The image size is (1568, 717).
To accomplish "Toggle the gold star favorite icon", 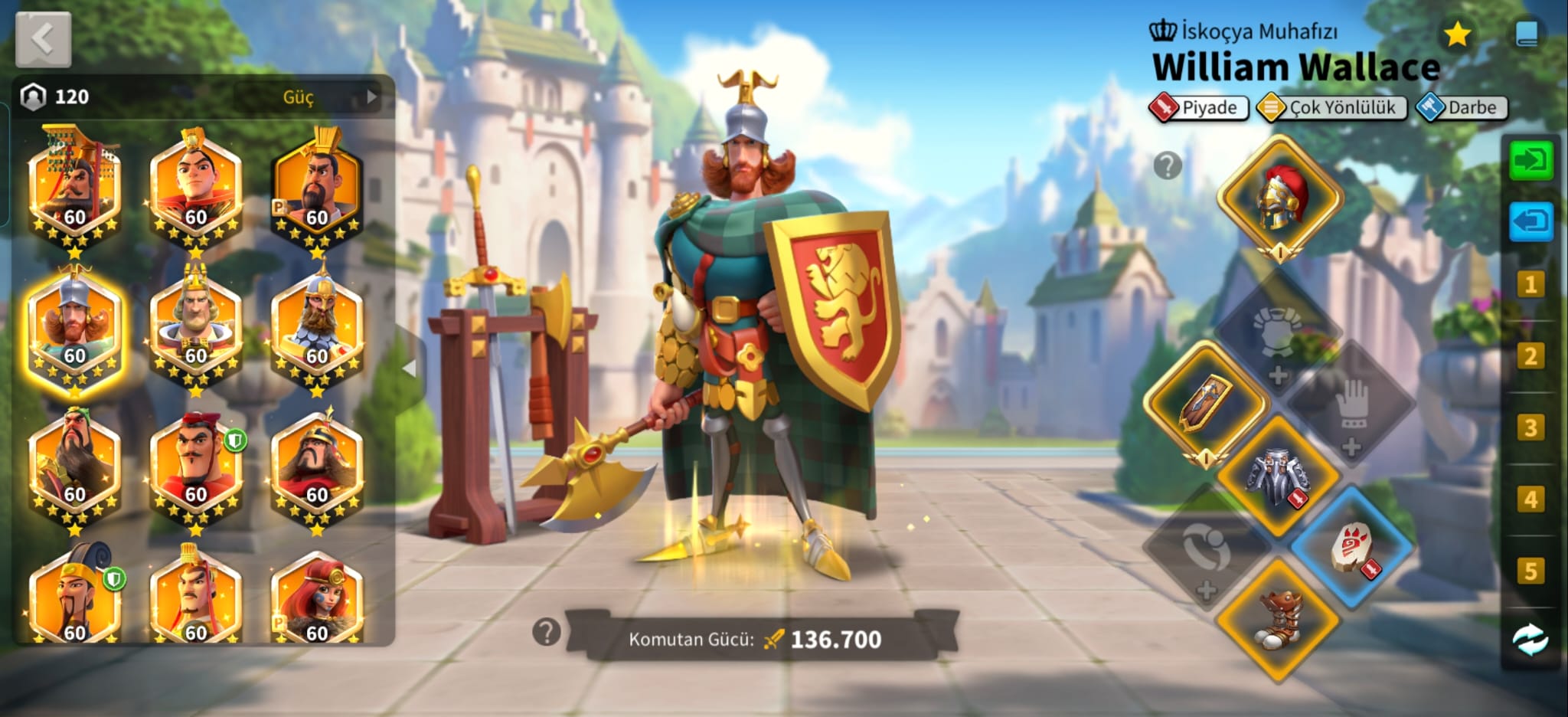I will tap(1457, 34).
